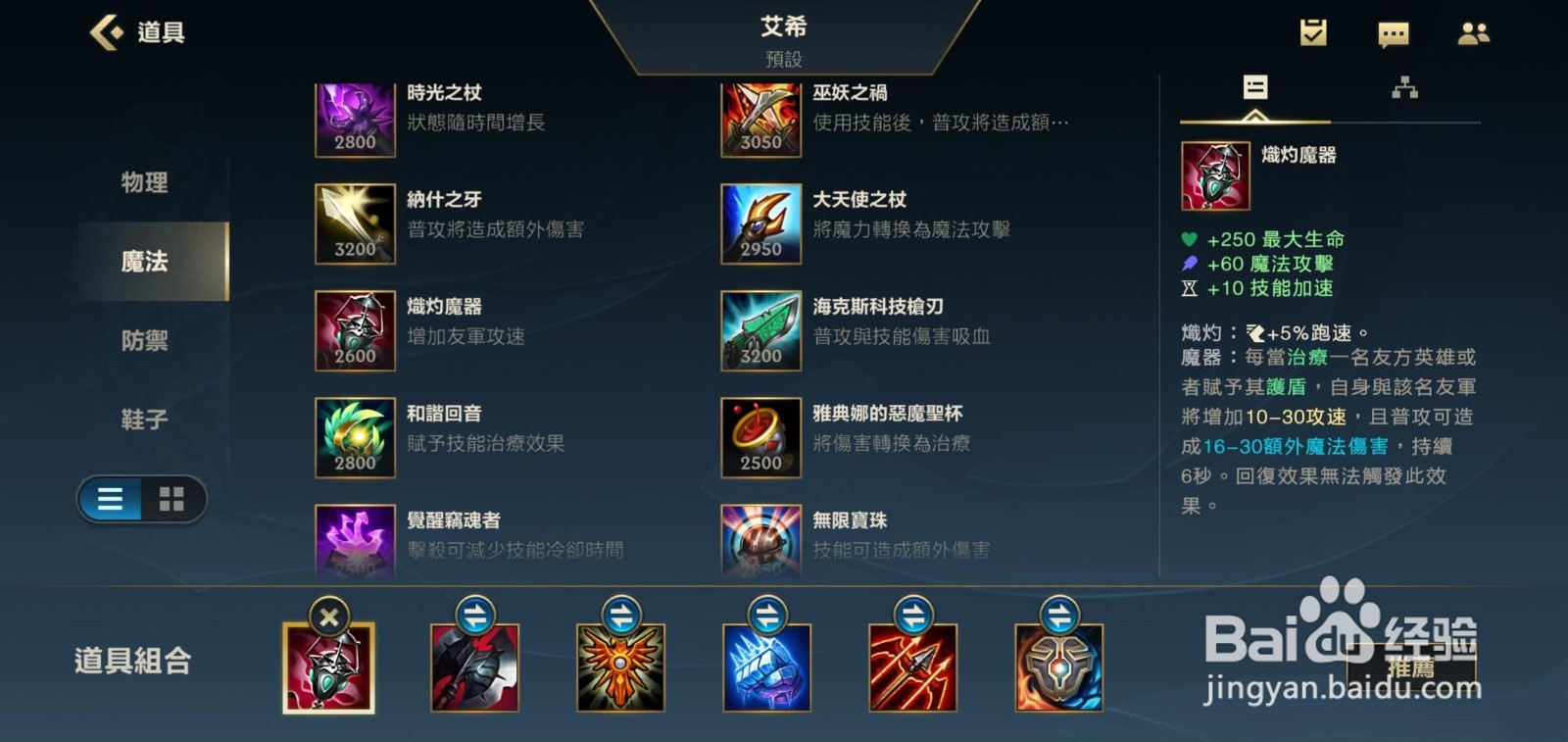The width and height of the screenshot is (1568, 742).
Task: Go back using the 道具 back arrow
Action: 105,32
